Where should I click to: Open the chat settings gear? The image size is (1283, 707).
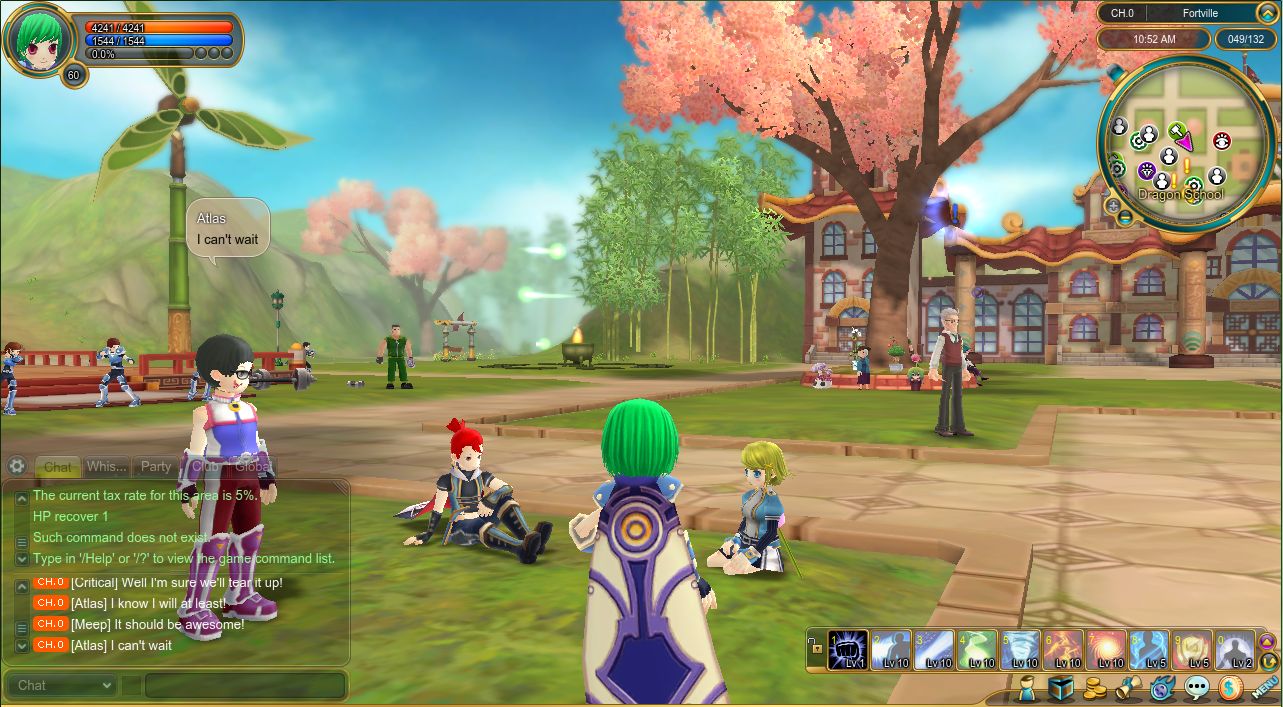pyautogui.click(x=16, y=466)
